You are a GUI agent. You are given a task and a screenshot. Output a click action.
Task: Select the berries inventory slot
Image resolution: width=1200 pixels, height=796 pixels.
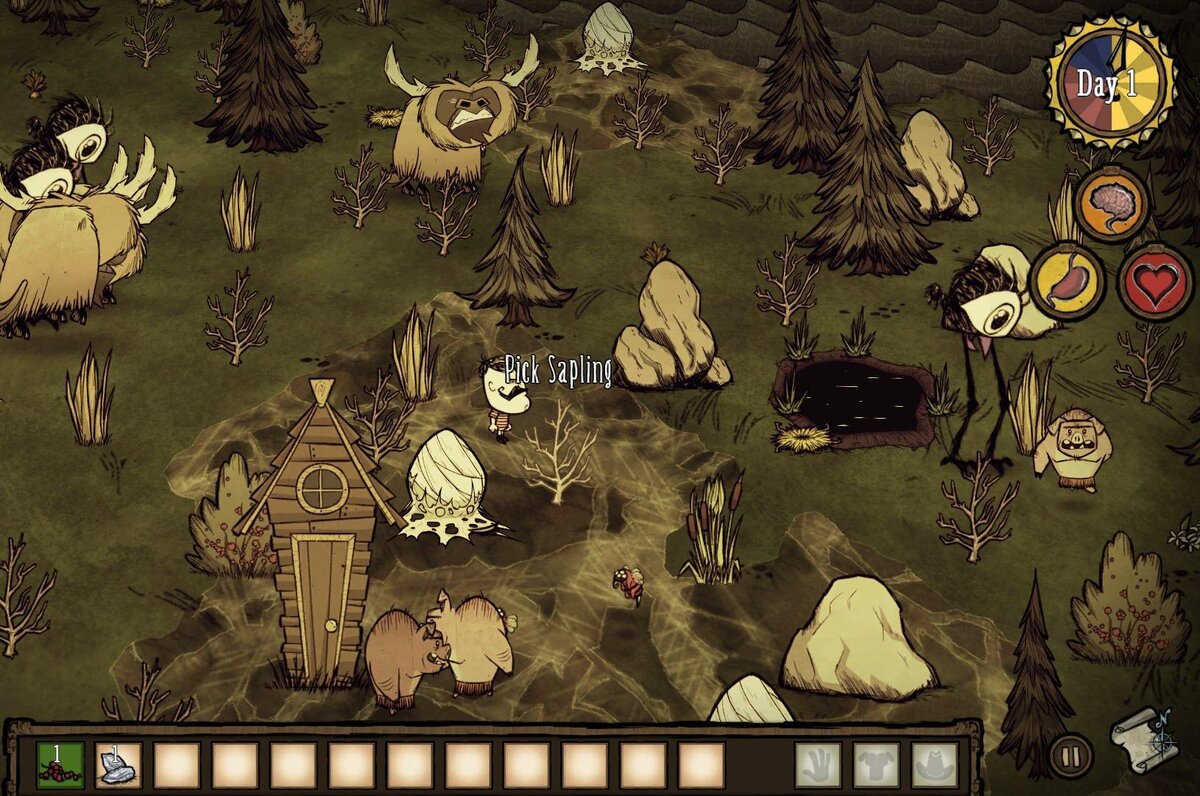(60, 765)
